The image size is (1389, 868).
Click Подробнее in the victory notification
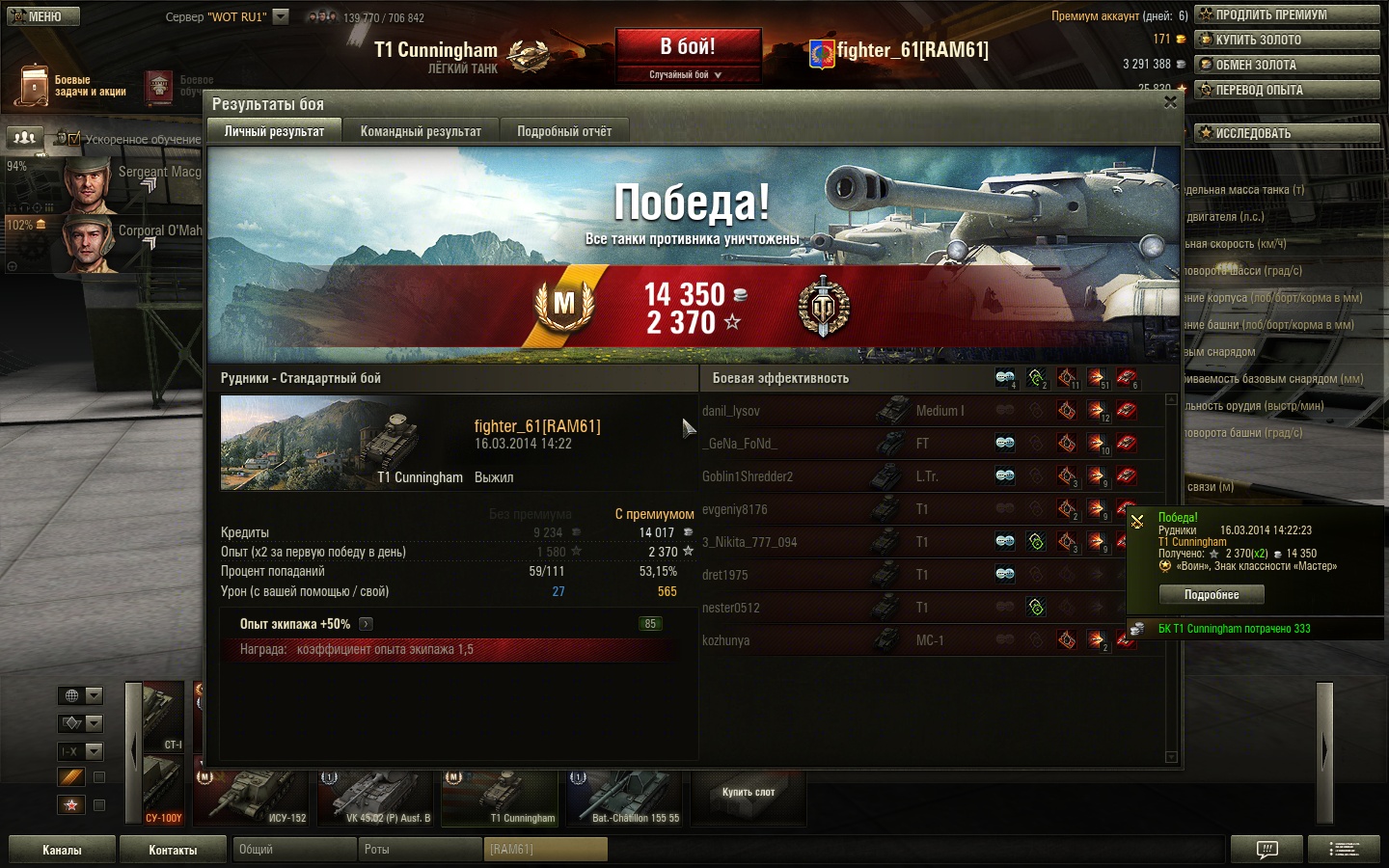(x=1212, y=595)
